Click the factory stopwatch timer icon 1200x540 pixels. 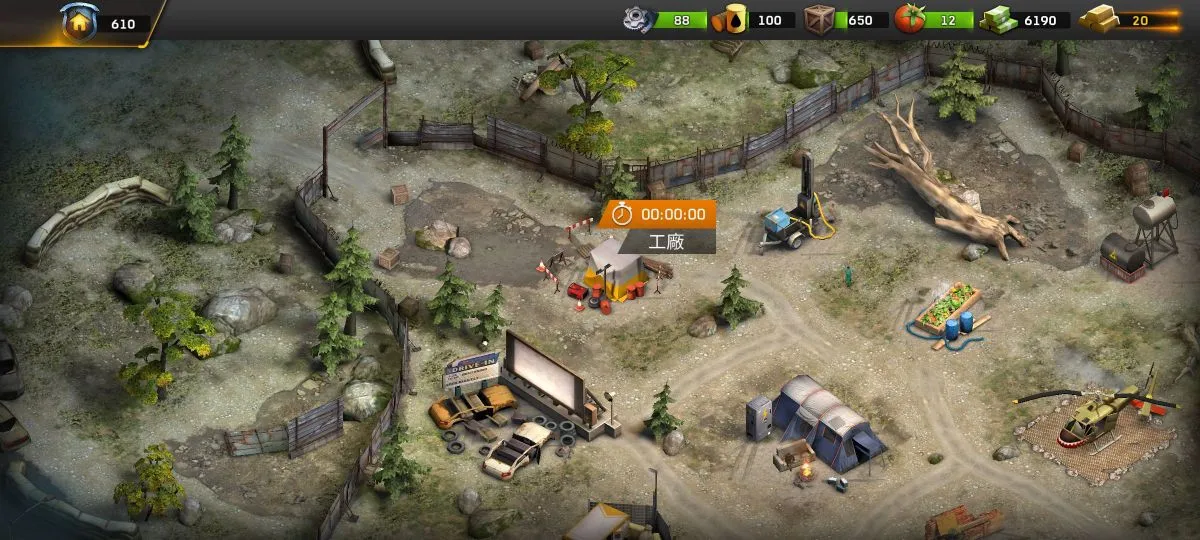pos(622,214)
